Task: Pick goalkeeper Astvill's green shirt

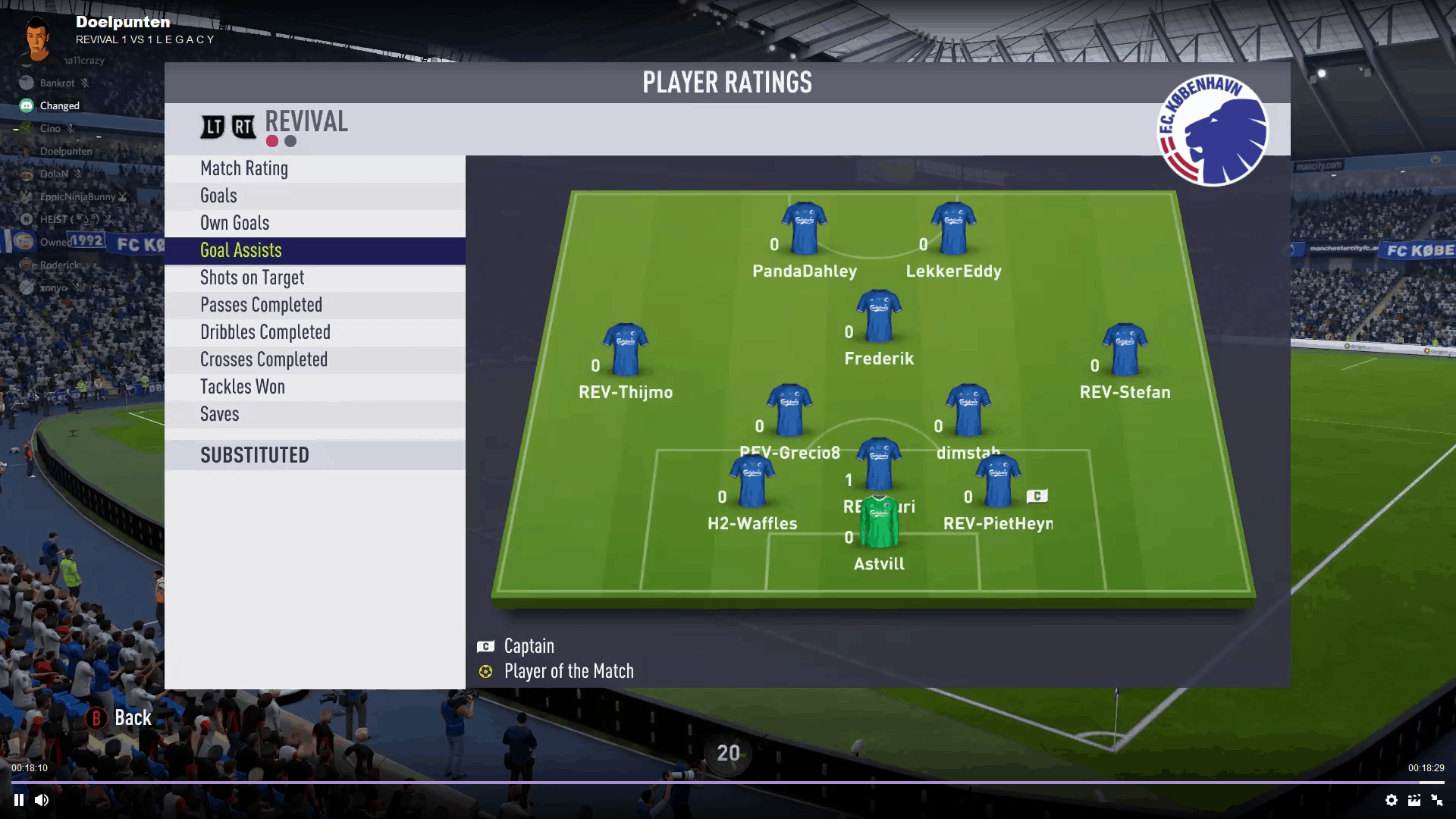Action: [879, 522]
